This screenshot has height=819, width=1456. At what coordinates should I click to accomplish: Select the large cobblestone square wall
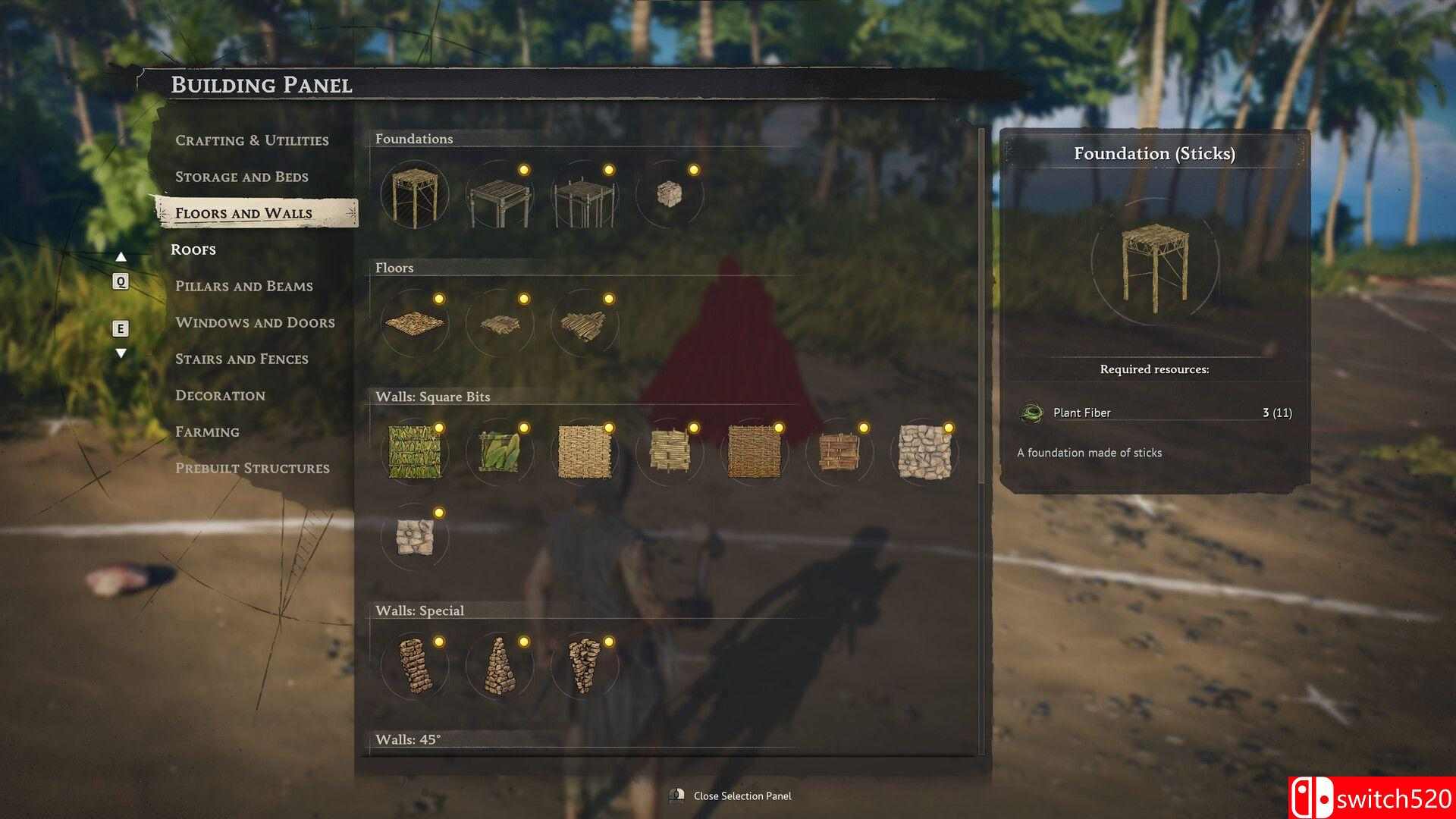click(924, 452)
